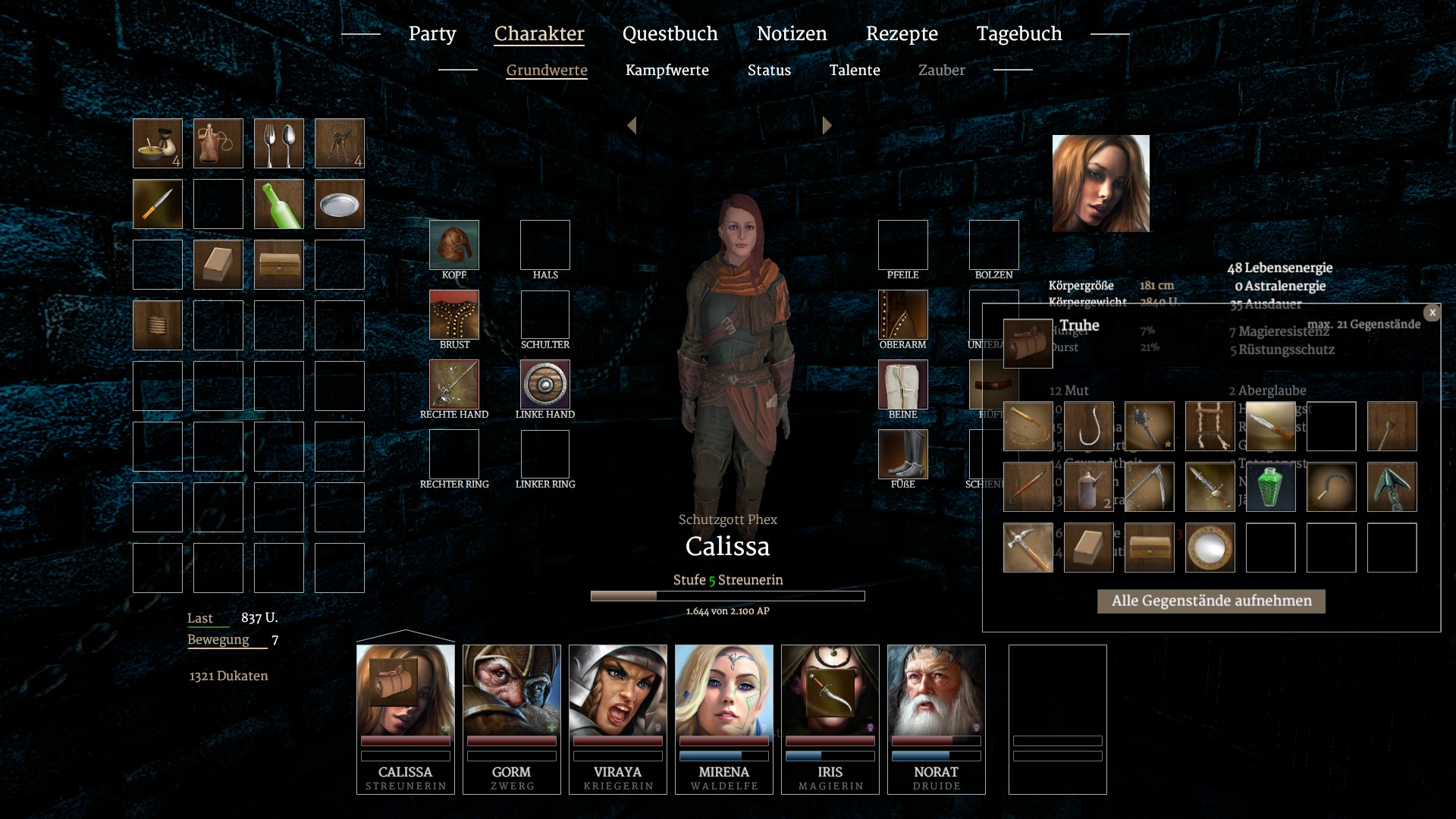
Task: Select the helmet in the Kopf slot
Action: pyautogui.click(x=454, y=245)
